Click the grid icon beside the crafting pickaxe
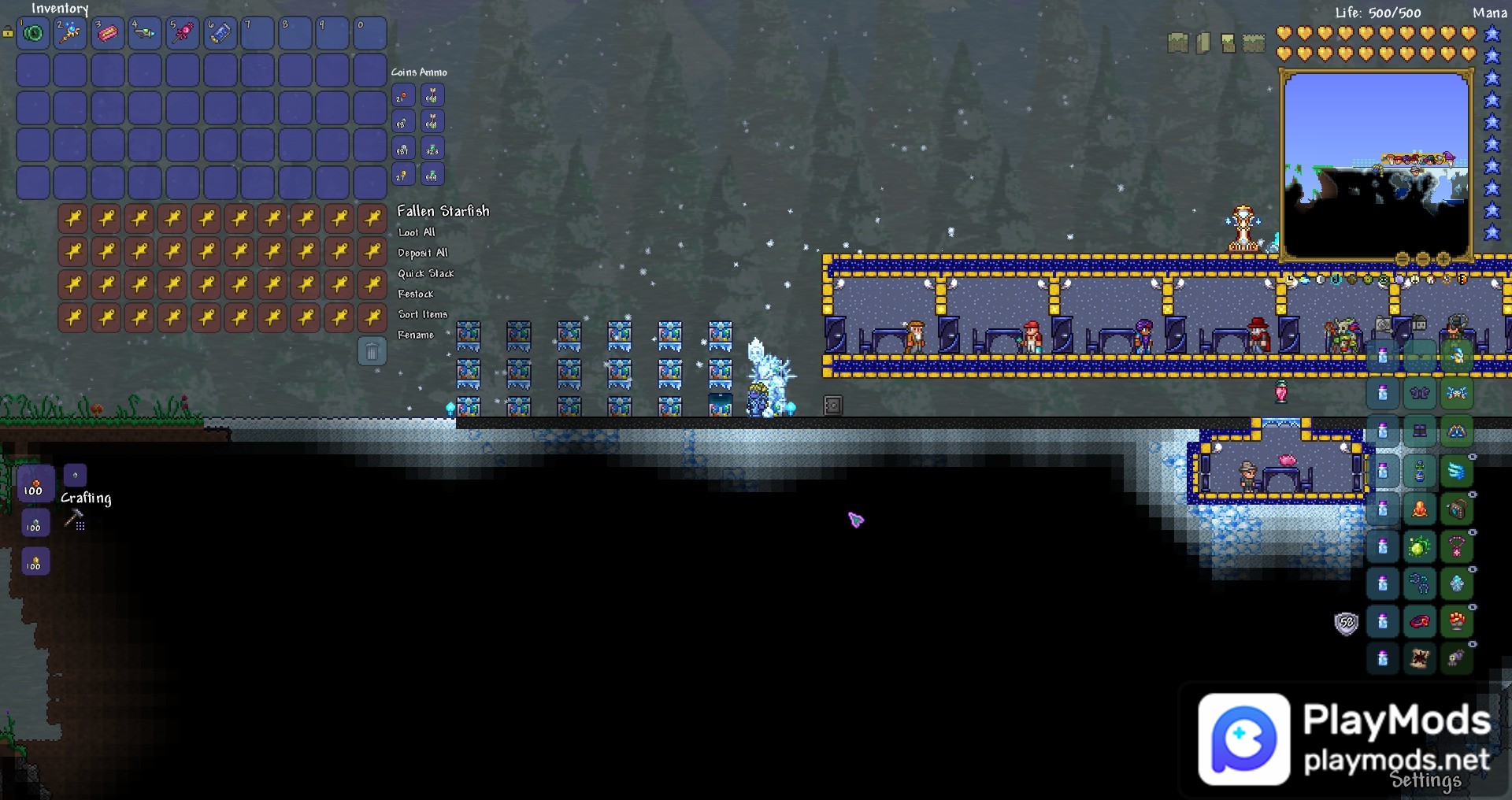Viewport: 1512px width, 800px height. (80, 526)
